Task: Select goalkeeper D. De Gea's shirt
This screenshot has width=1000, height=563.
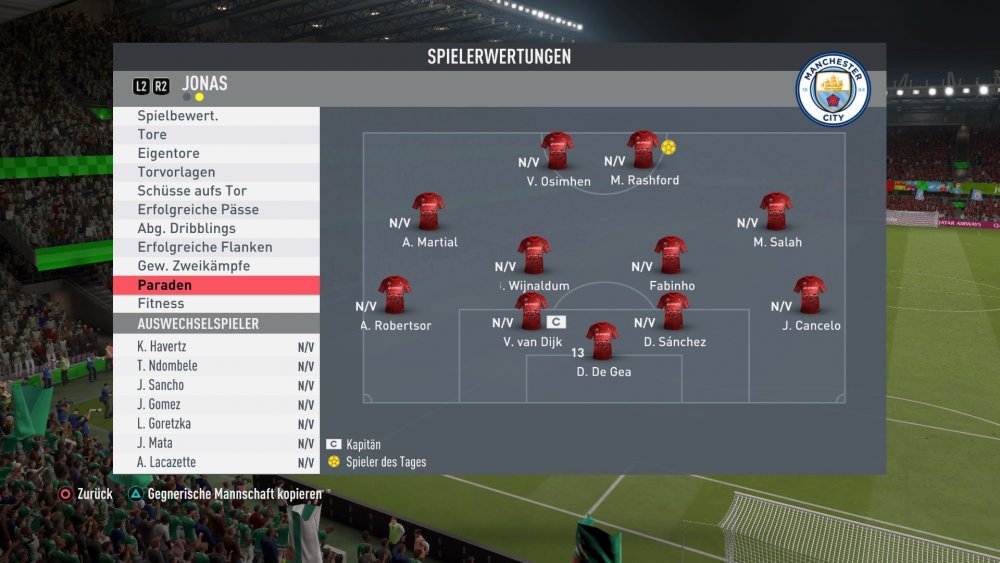Action: 603,341
